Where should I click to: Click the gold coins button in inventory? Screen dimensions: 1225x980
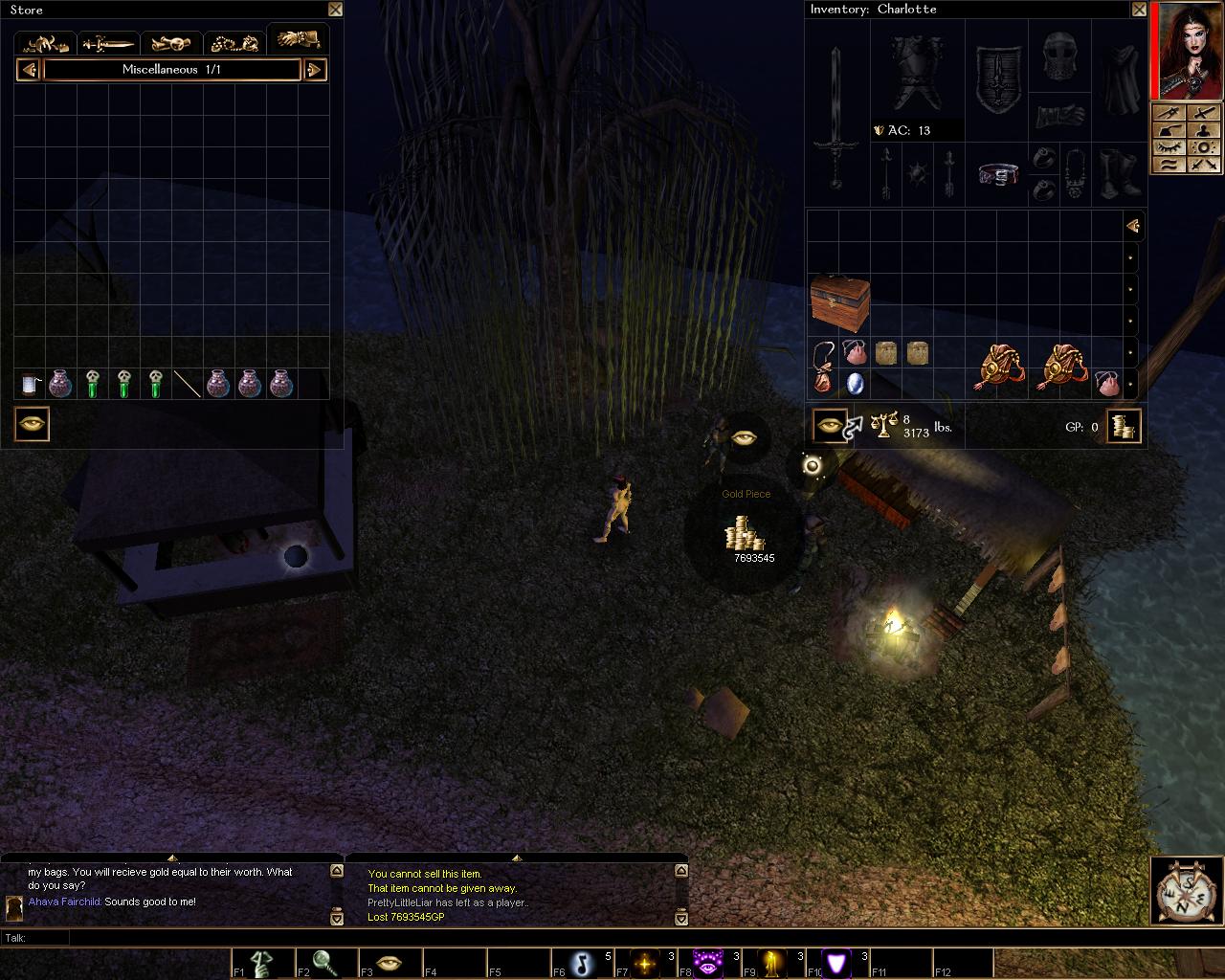click(1125, 426)
